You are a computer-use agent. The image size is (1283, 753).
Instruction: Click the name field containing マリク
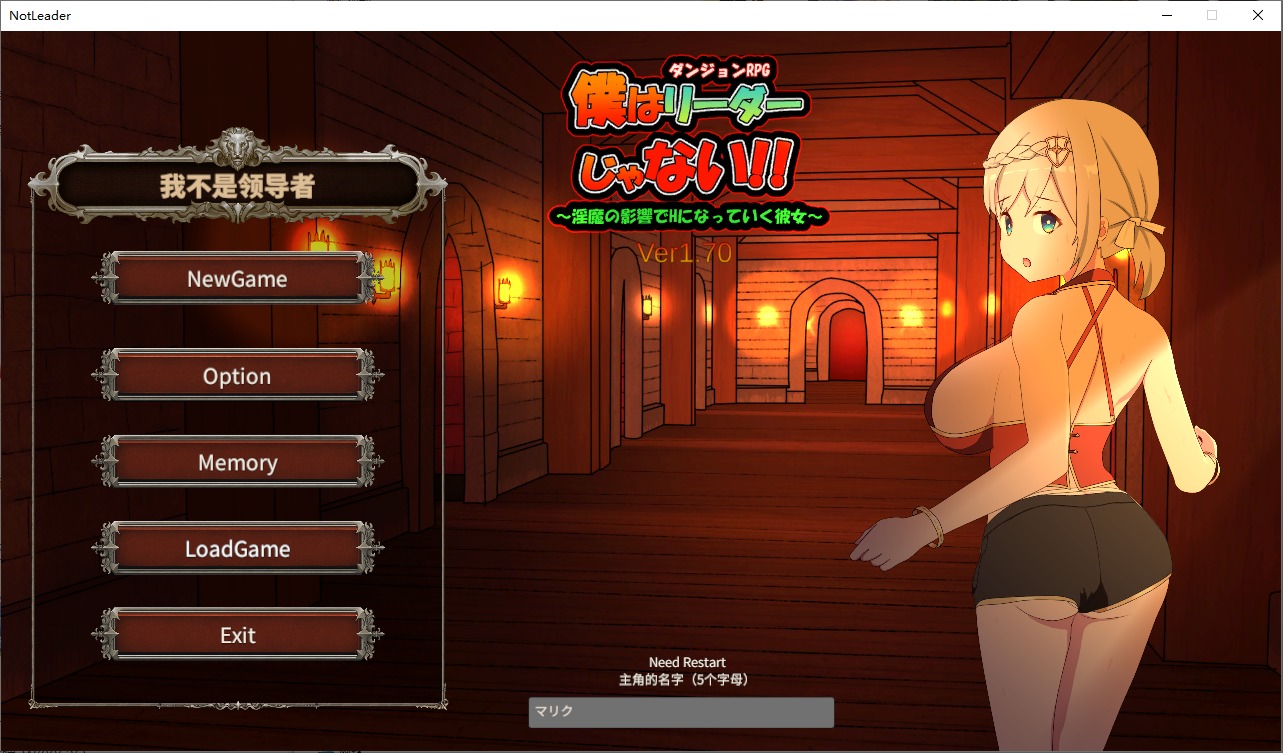pyautogui.click(x=681, y=712)
